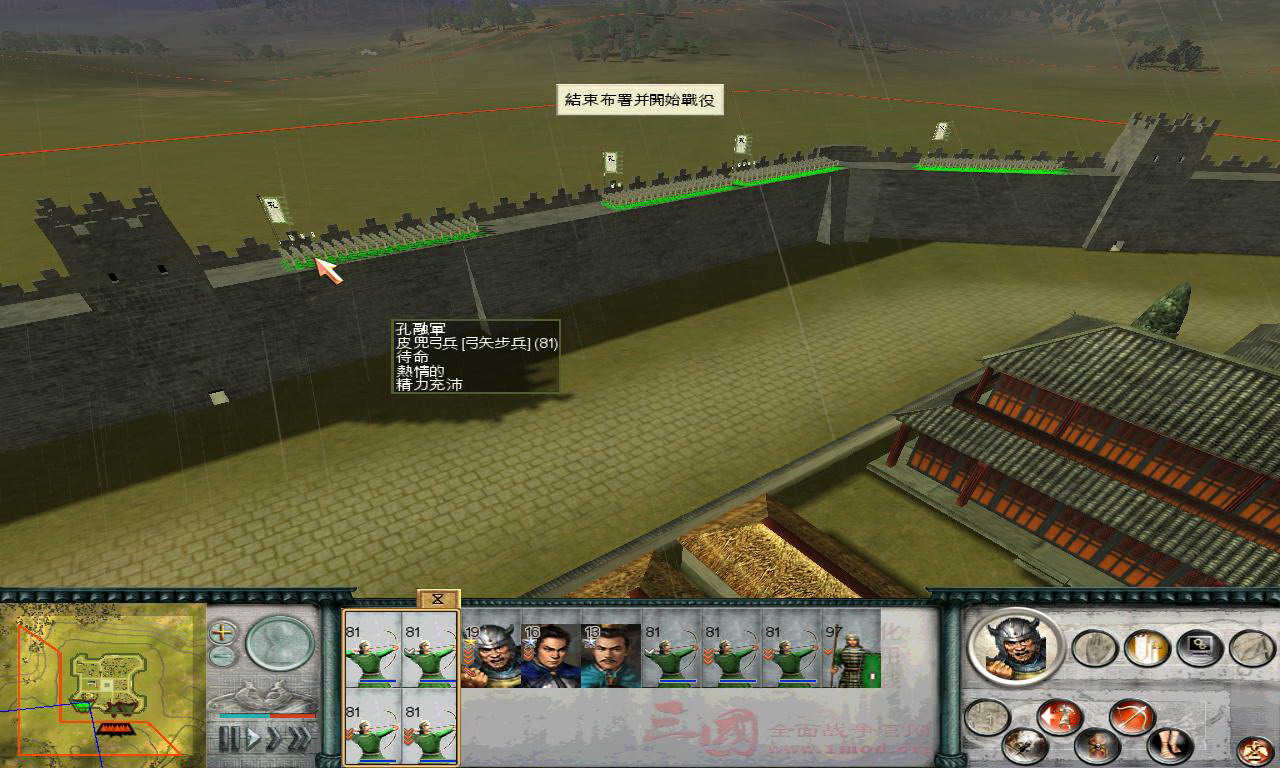Image resolution: width=1280 pixels, height=768 pixels.
Task: Click the special ability scroll icon
Action: pyautogui.click(x=1149, y=647)
